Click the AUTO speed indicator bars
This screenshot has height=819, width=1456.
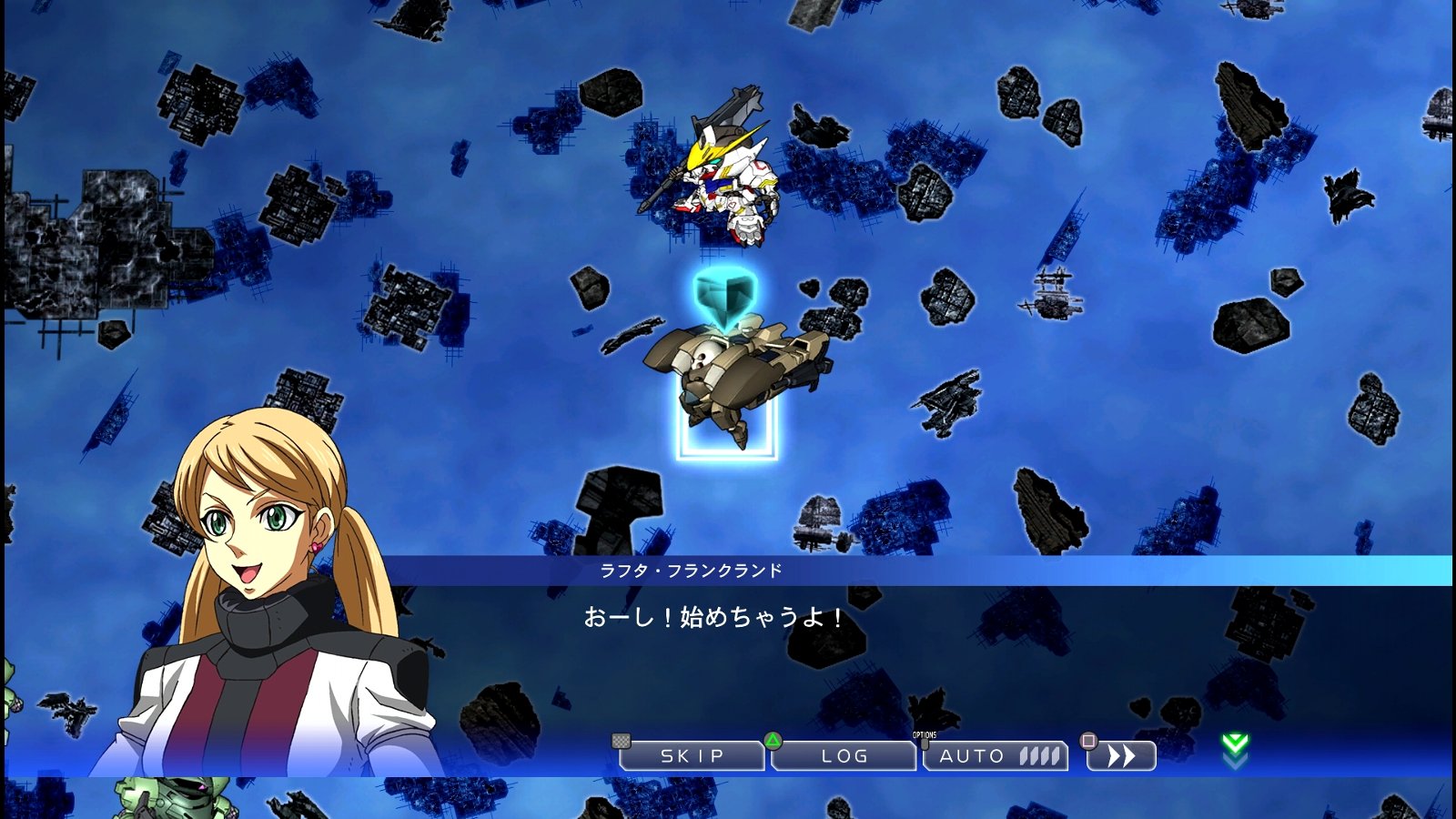tap(1037, 754)
